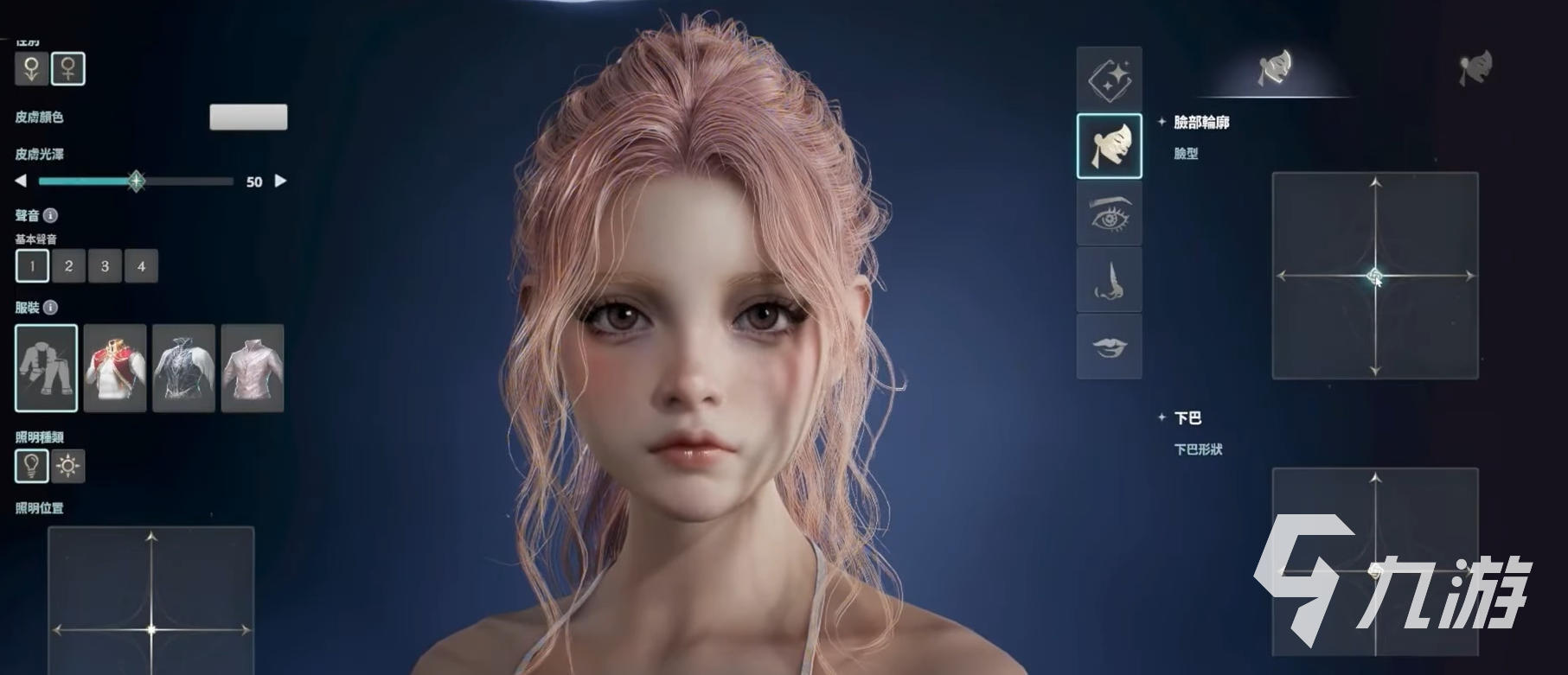Switch to the sun lighting type
The image size is (1568, 675).
coord(69,467)
